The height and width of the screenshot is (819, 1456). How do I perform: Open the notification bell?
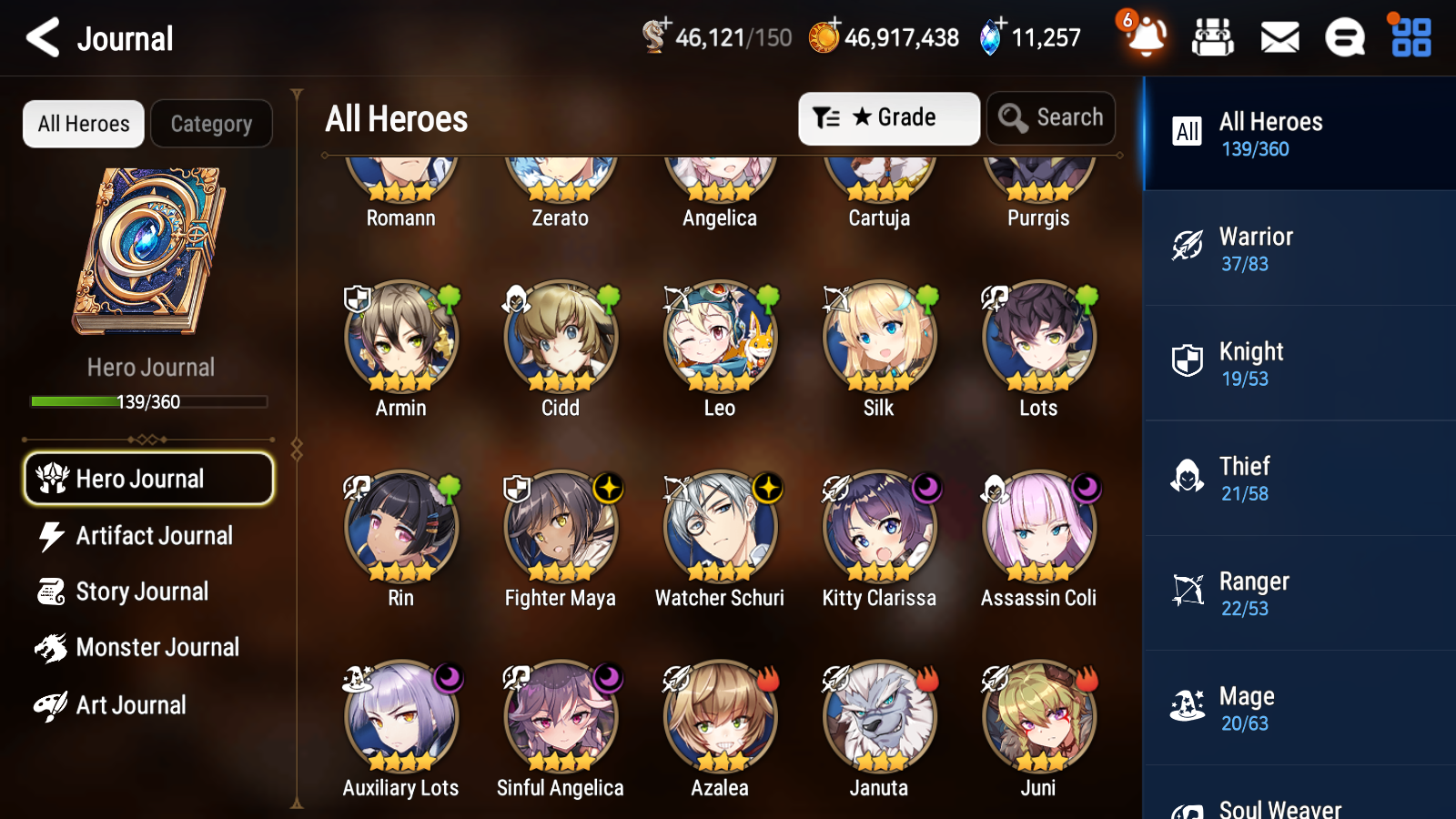[1146, 38]
